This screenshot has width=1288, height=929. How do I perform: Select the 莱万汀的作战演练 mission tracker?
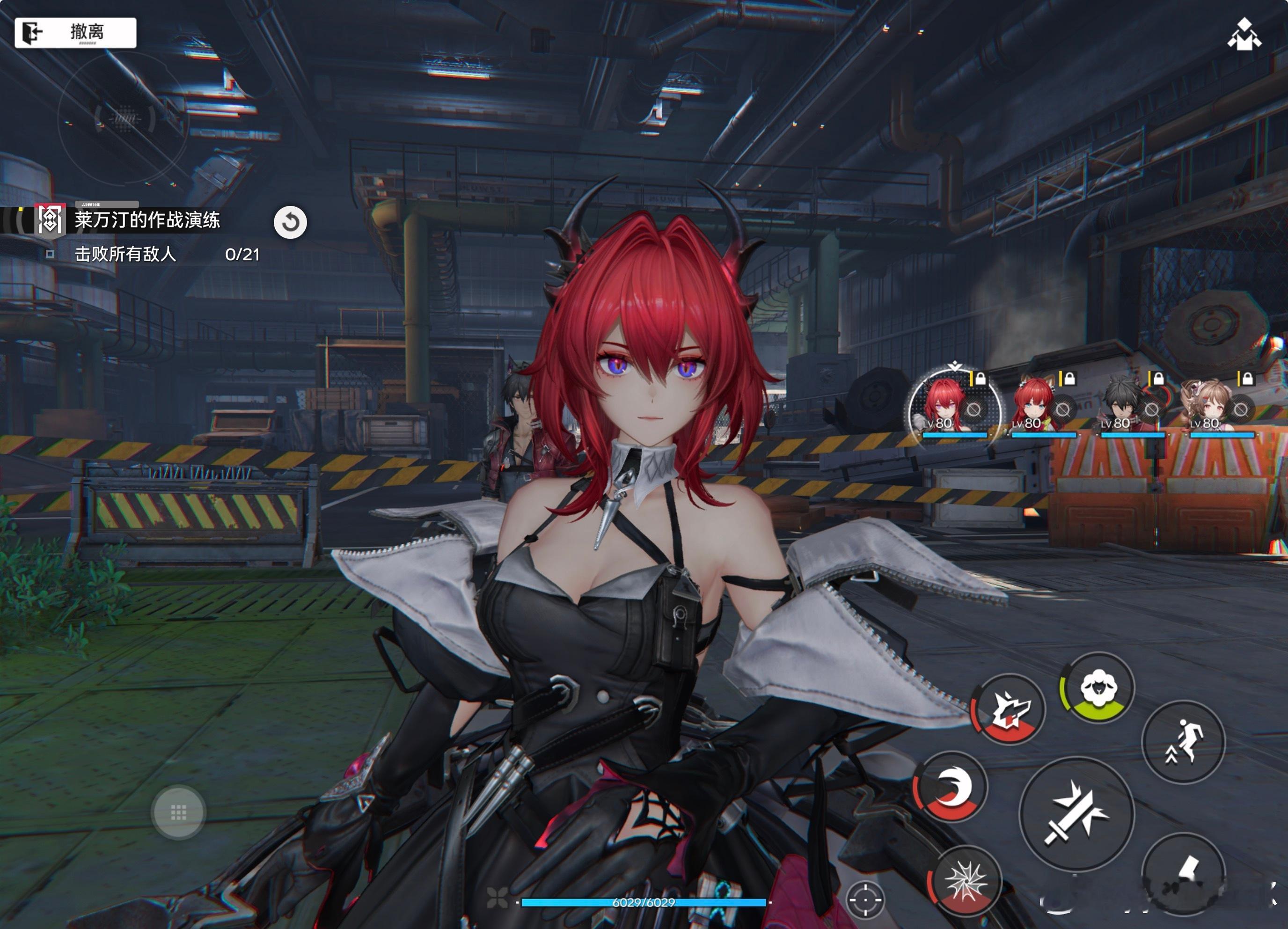[x=146, y=220]
